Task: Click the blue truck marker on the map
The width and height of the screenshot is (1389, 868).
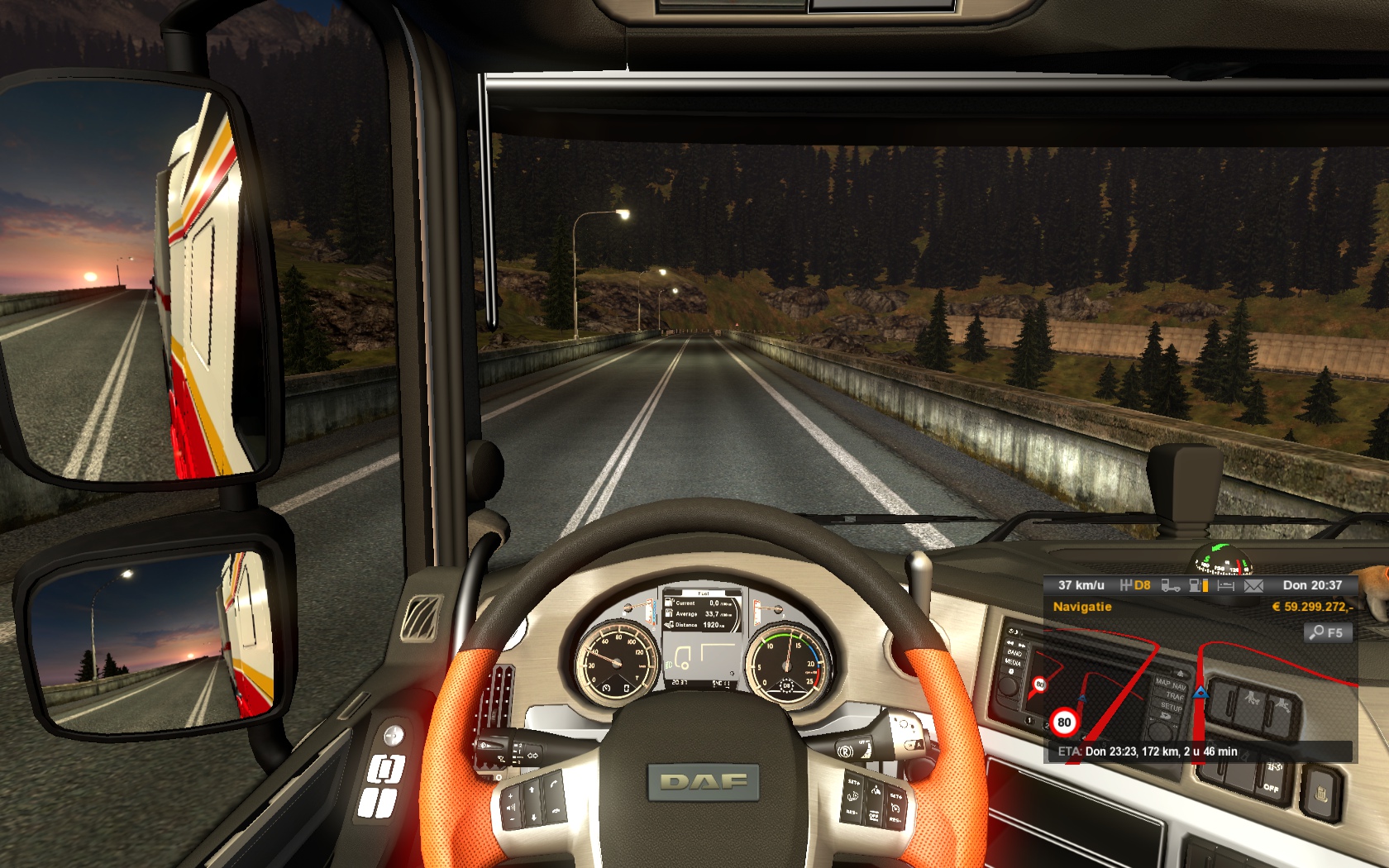Action: [1200, 691]
